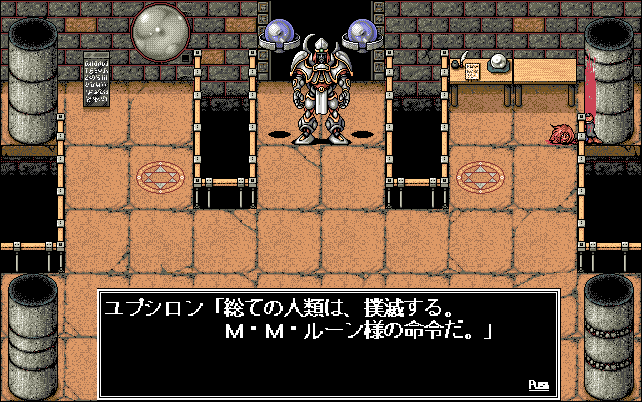642x402 pixels.
Task: Click the Push prompt to continue dialogue
Action: point(539,384)
